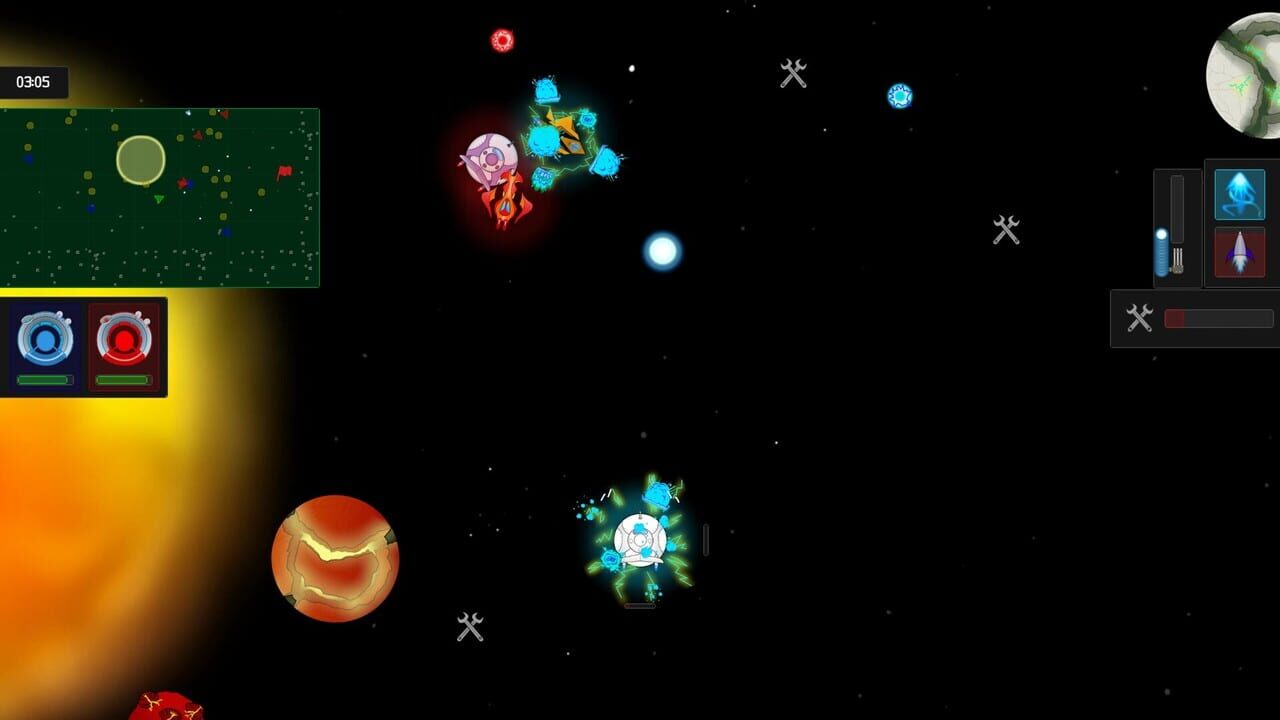Click the orange cracked planet on the left
This screenshot has width=1280, height=720.
coord(335,560)
